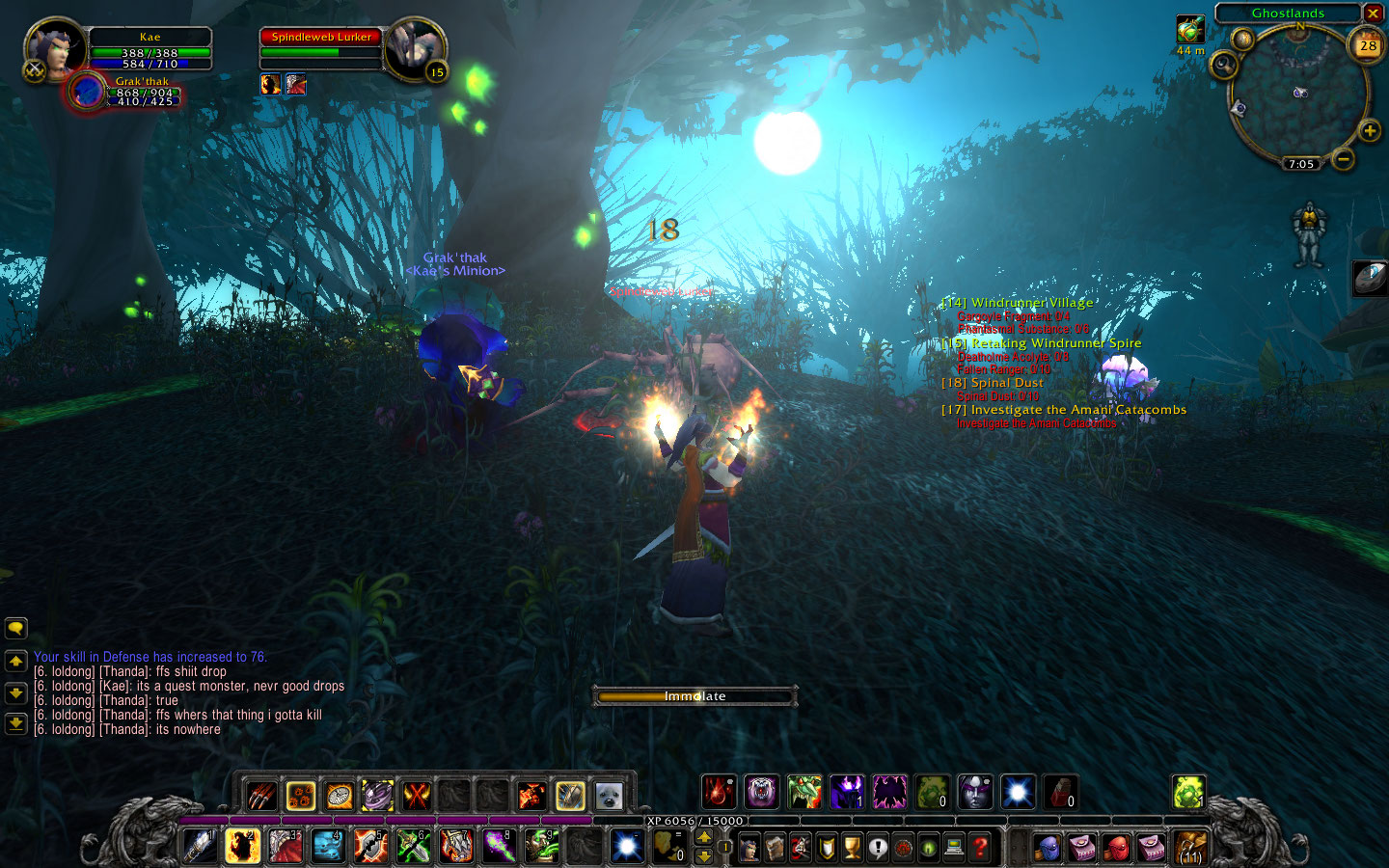
Task: Open the calendar showing day 28
Action: (1368, 45)
